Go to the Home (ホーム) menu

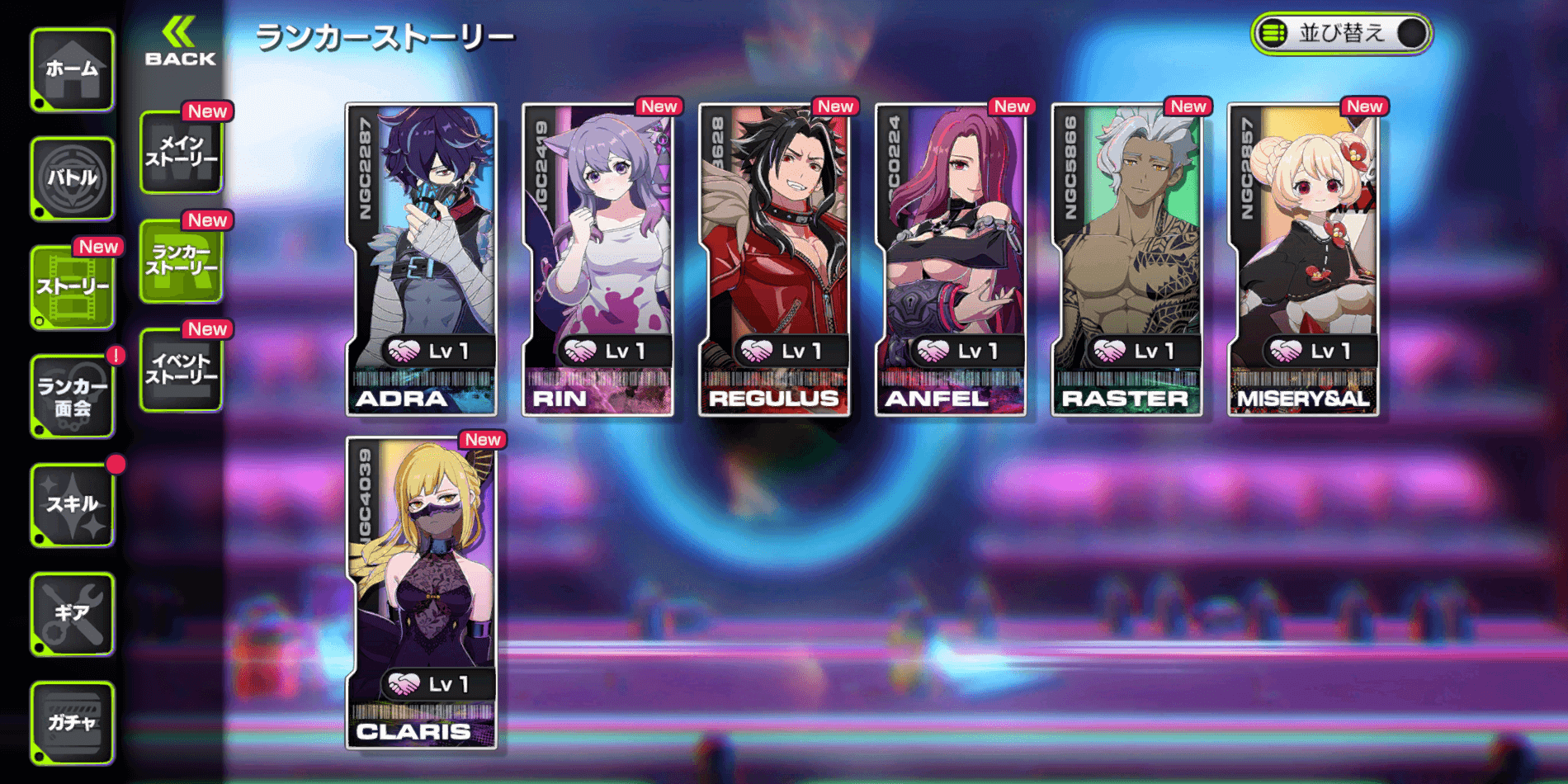point(73,70)
